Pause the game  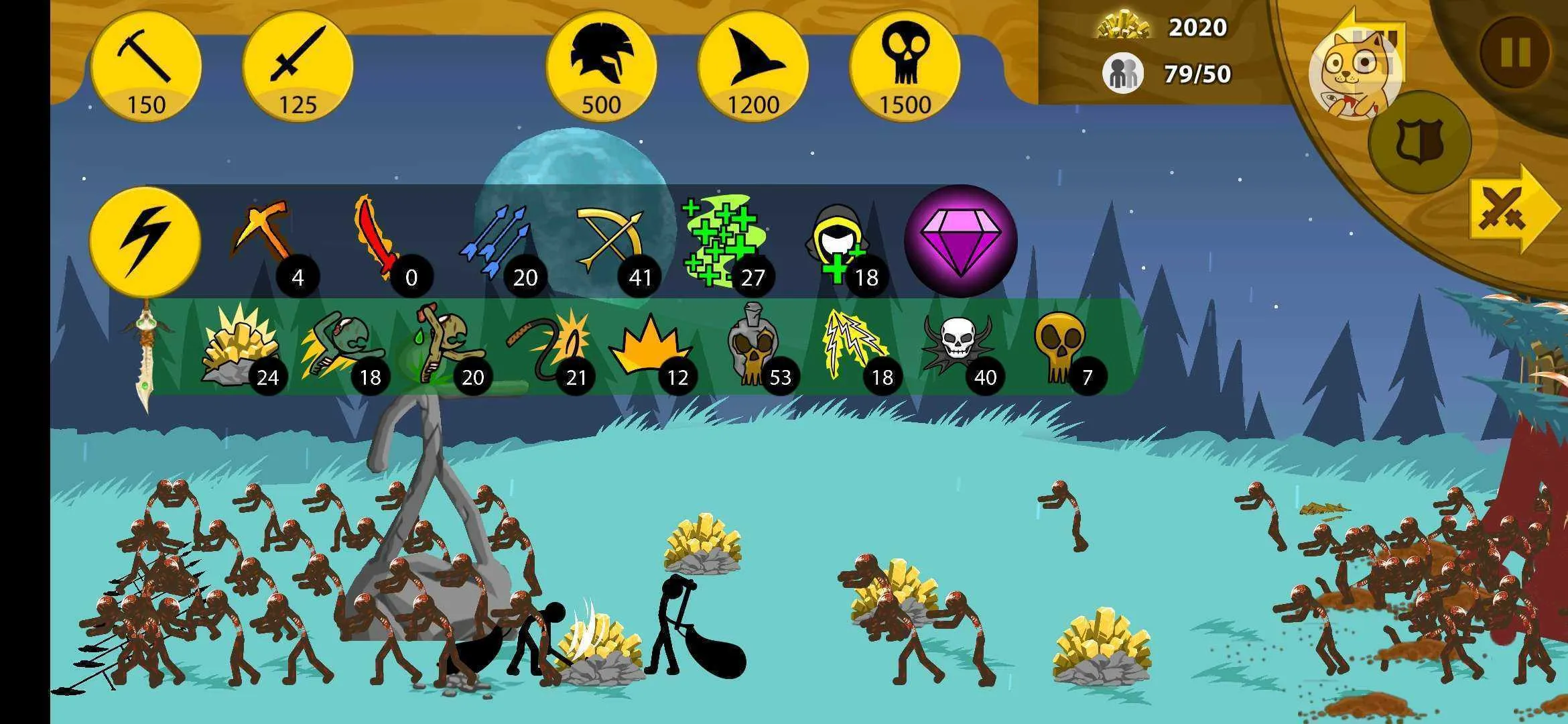coord(1514,52)
